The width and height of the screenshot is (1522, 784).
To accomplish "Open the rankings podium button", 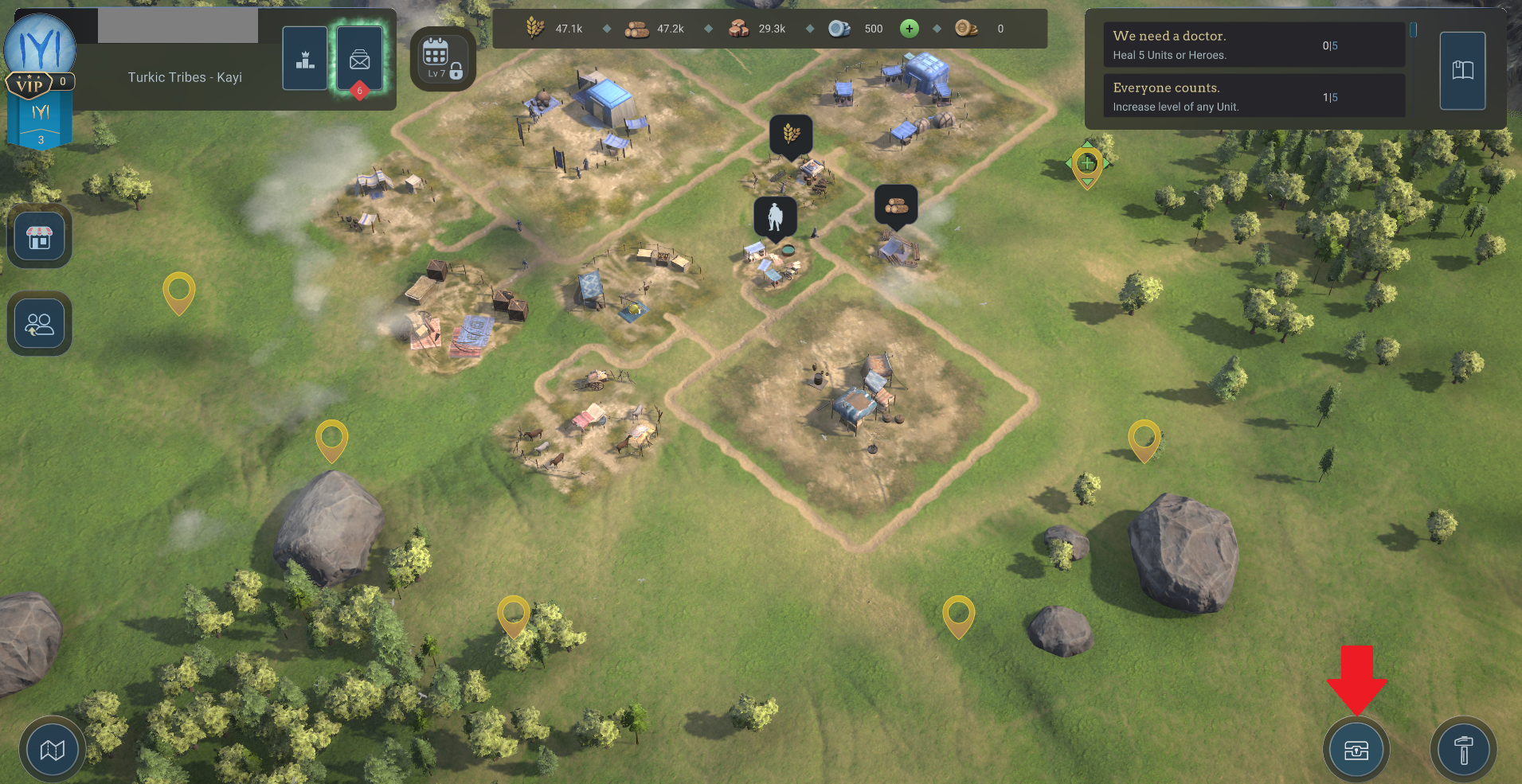I will pyautogui.click(x=305, y=58).
